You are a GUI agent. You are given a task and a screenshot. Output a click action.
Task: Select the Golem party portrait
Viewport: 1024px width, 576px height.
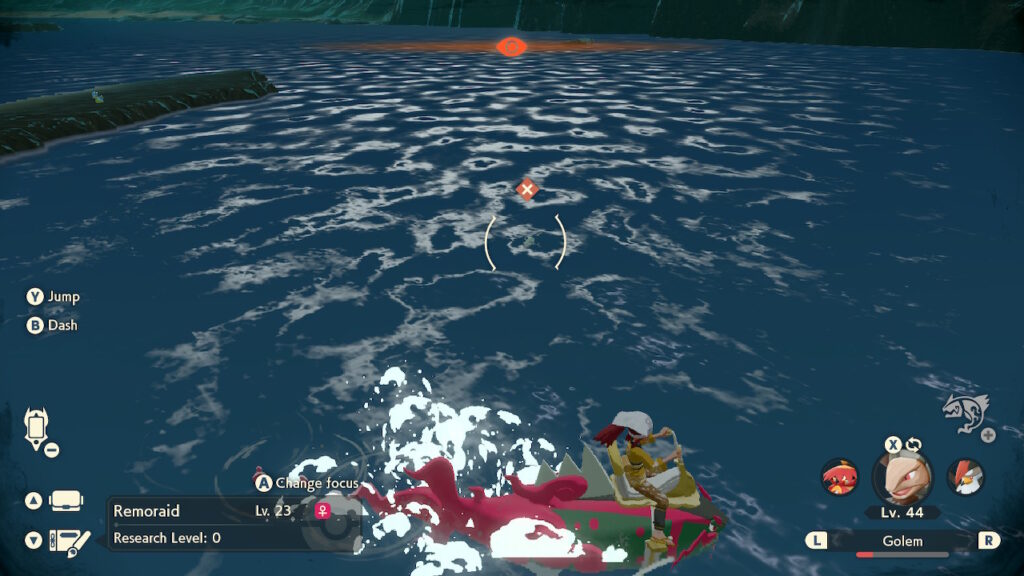(903, 478)
